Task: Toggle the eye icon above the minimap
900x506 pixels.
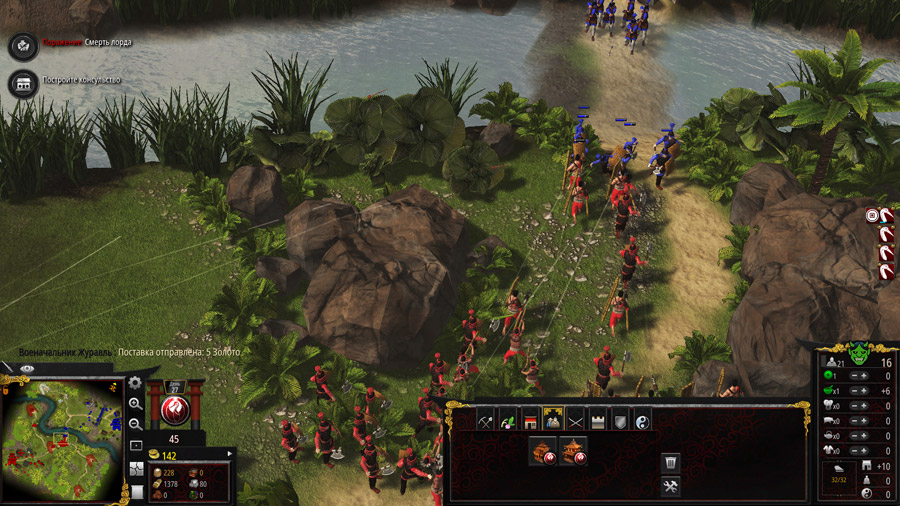Action: click(x=27, y=369)
